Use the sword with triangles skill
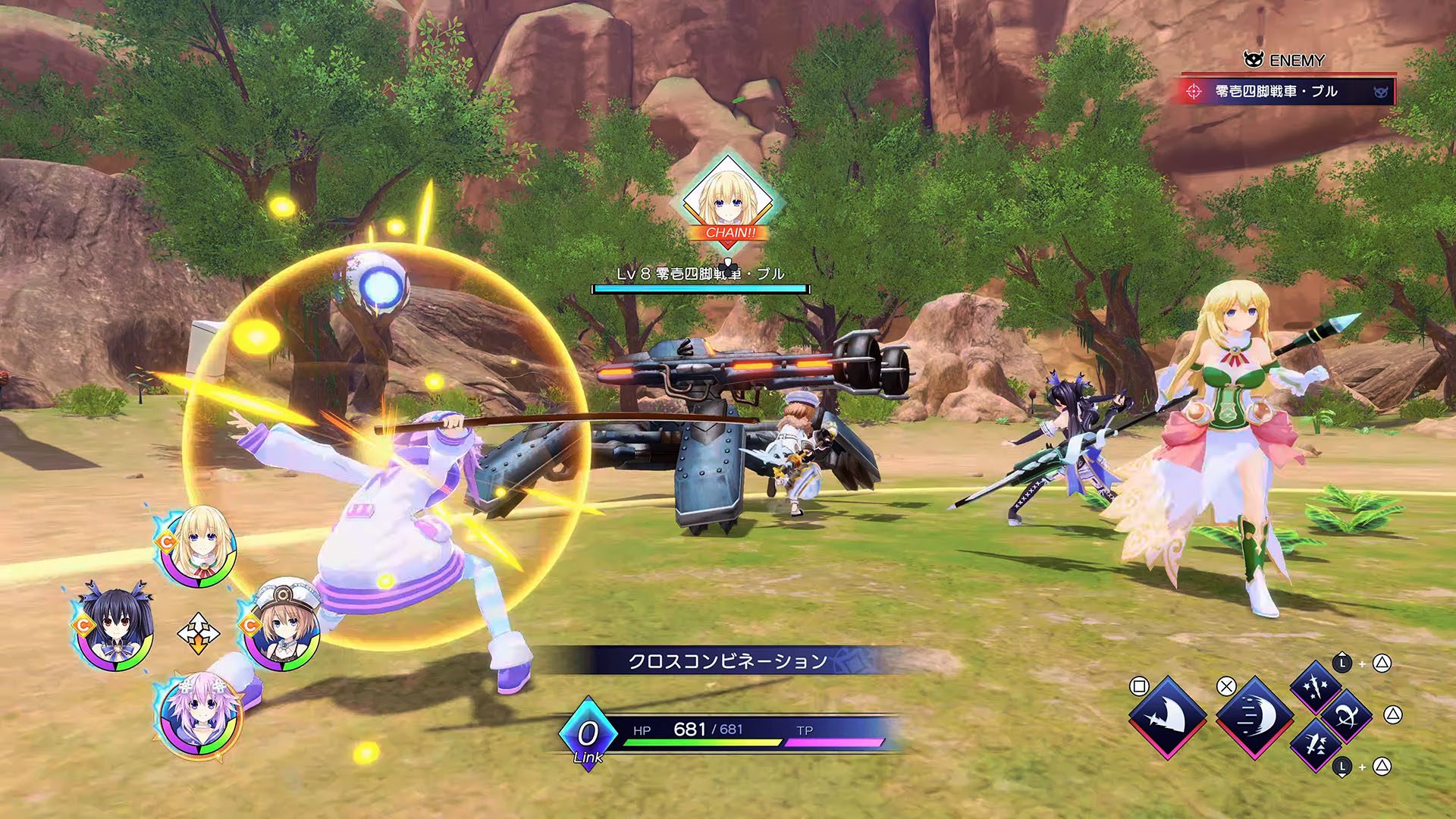Screen dimensions: 1456x819 [x=1315, y=746]
